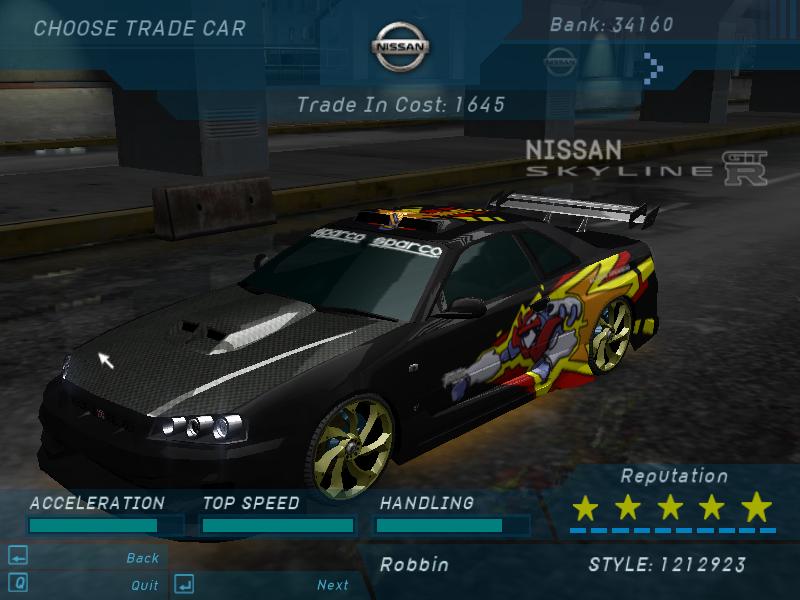Viewport: 800px width, 600px height.
Task: Go back with the Back option
Action: pos(142,558)
